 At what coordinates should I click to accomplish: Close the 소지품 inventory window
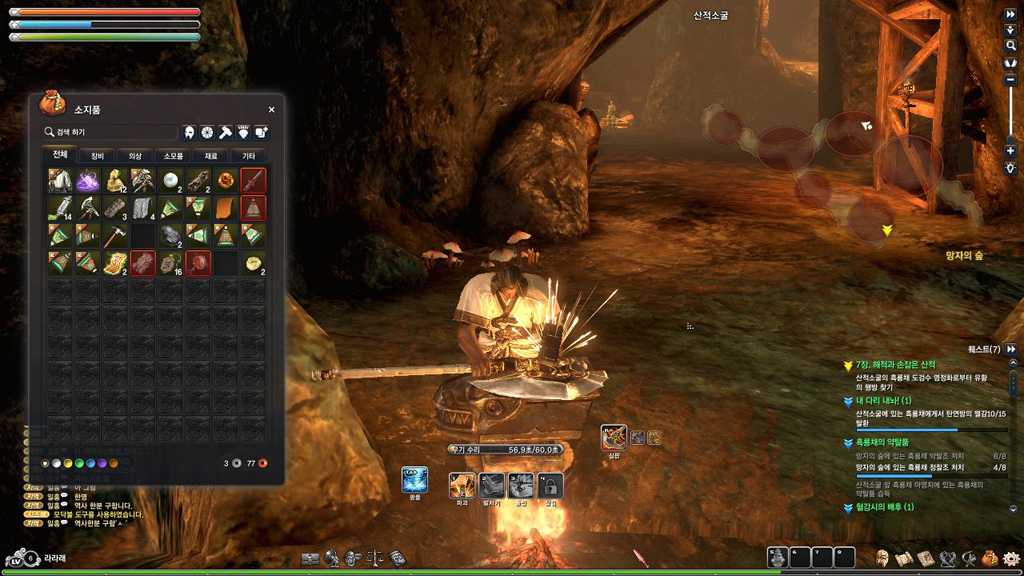271,110
